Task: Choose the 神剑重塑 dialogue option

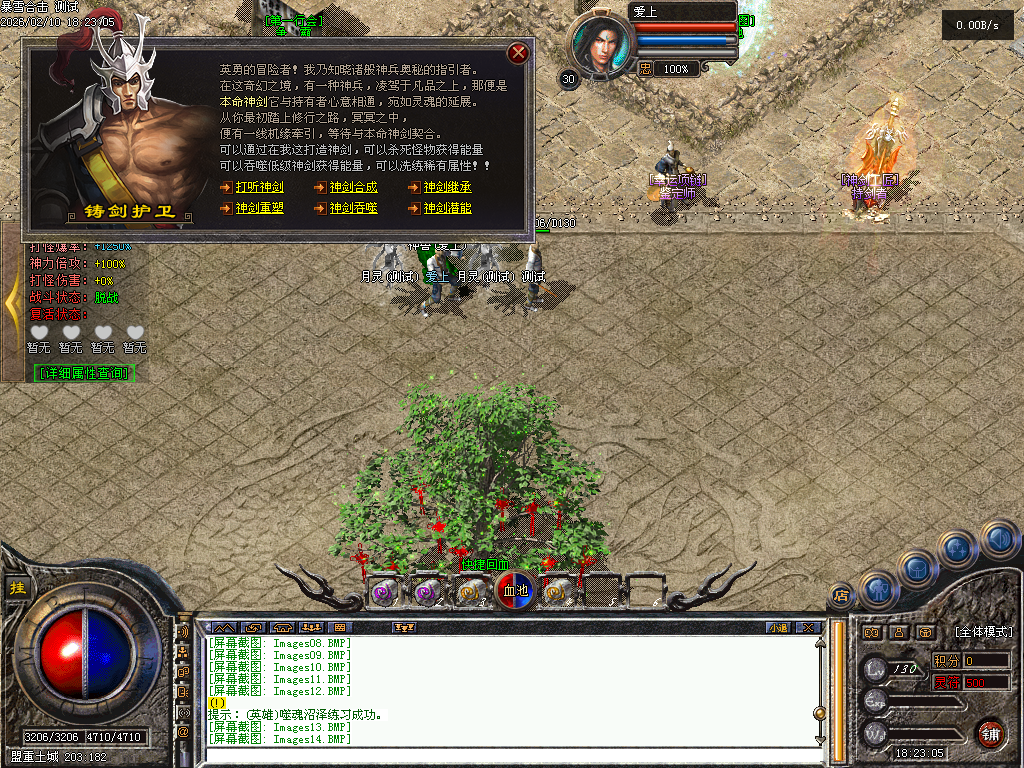Action: tap(259, 208)
